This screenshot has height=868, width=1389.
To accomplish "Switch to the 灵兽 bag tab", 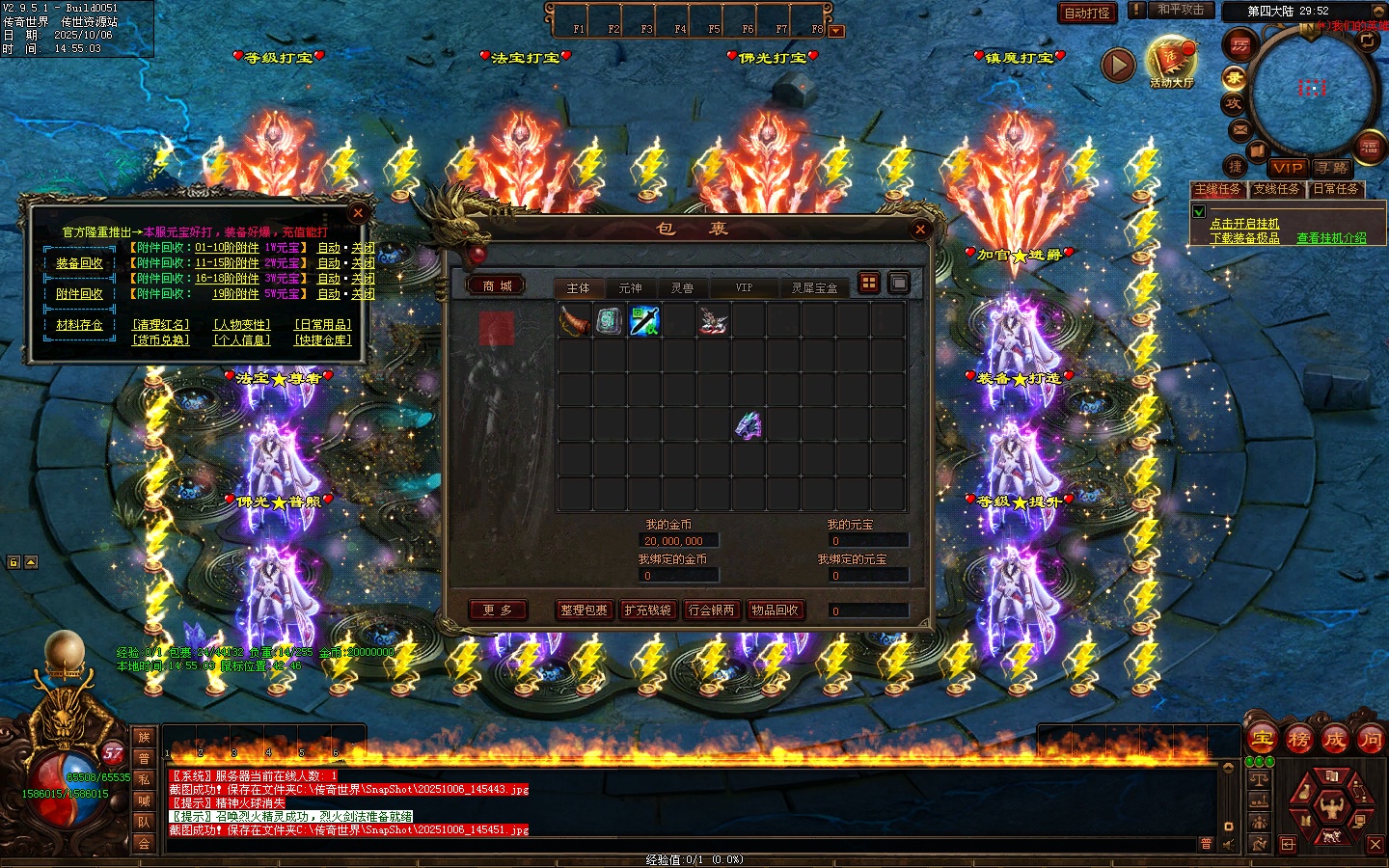I will coord(682,288).
